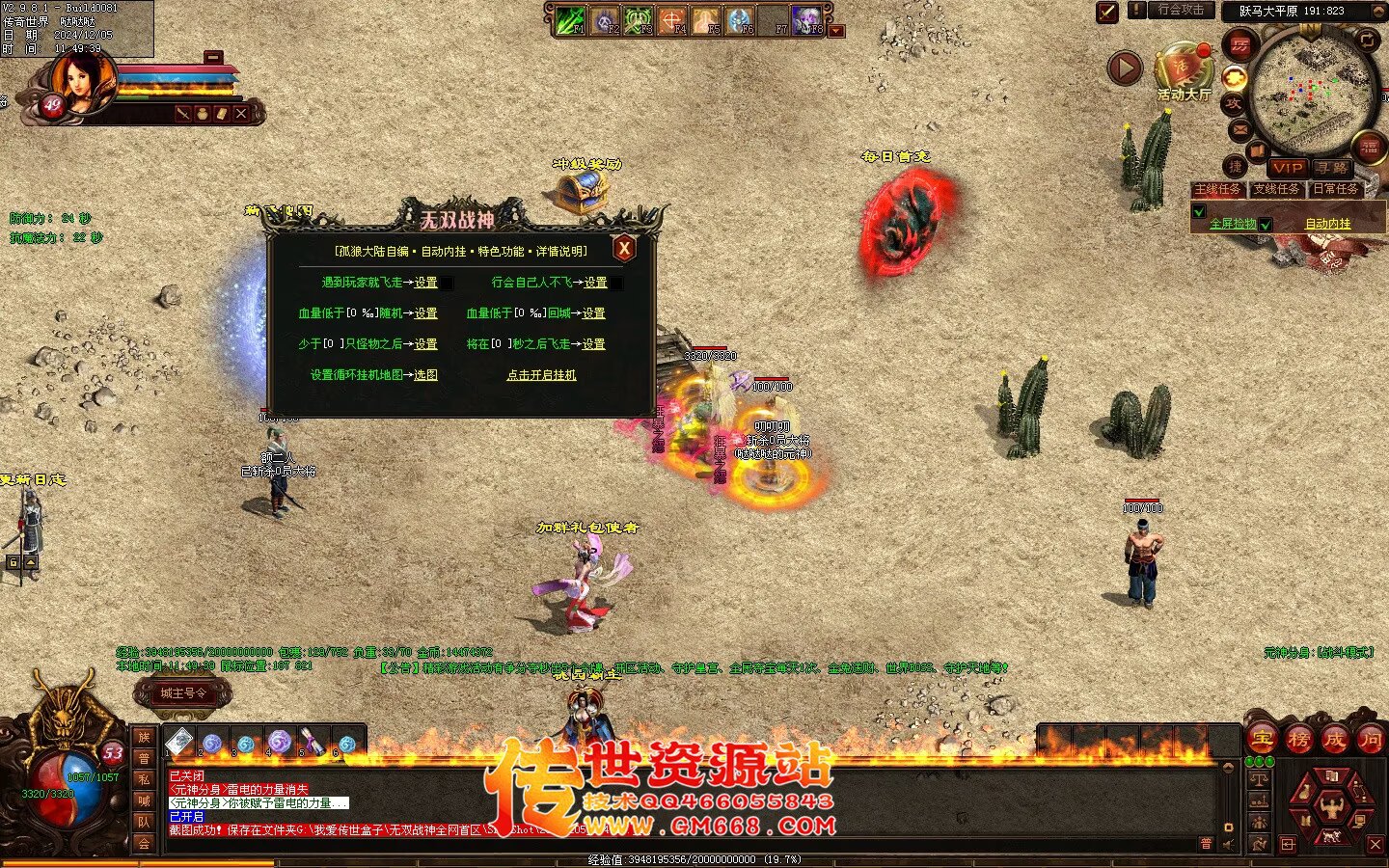
Task: Open 选图 to choose loop hang-up maps
Action: coord(425,375)
